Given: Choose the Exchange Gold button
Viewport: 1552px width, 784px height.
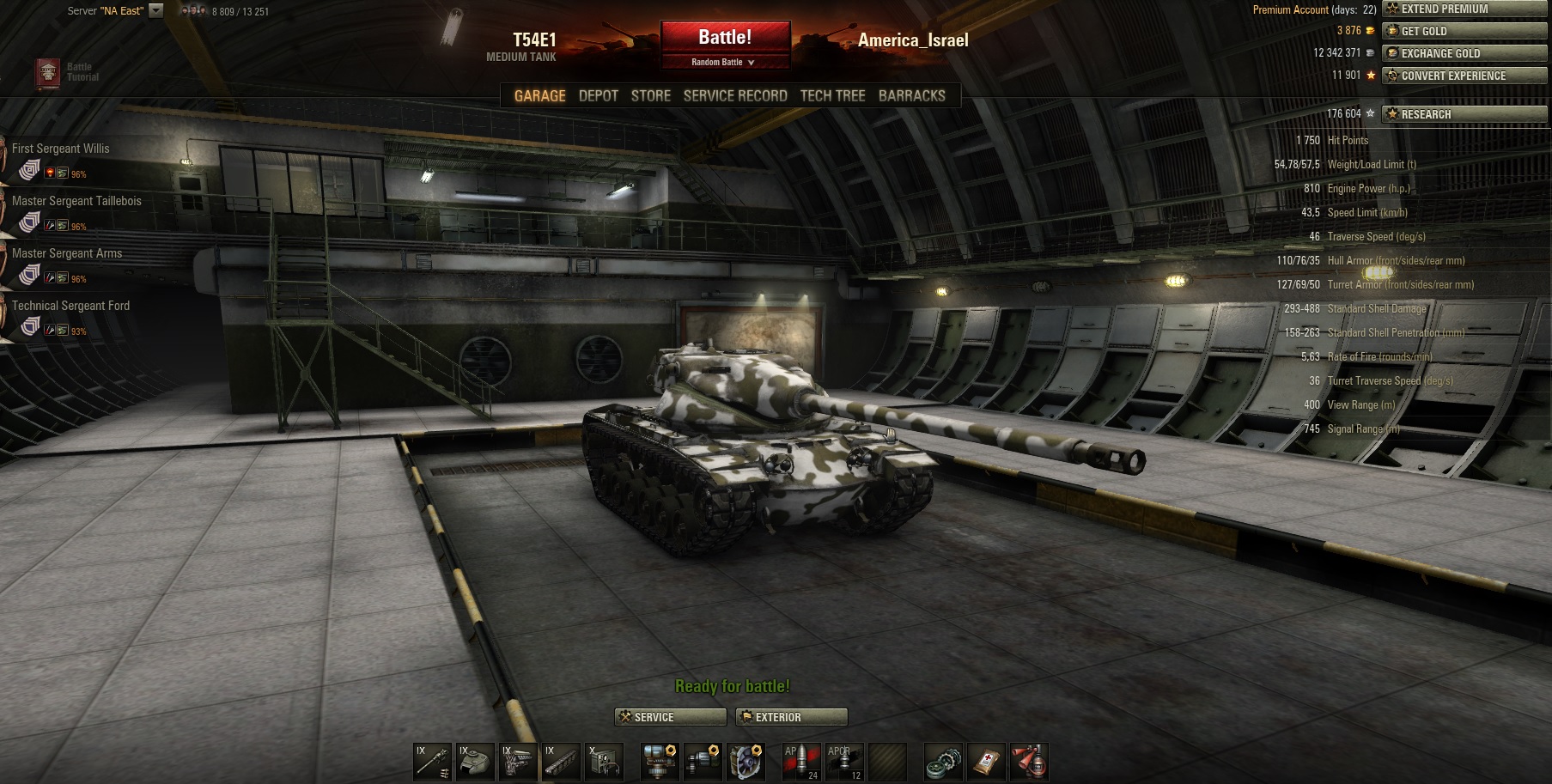Looking at the screenshot, I should click(1464, 53).
